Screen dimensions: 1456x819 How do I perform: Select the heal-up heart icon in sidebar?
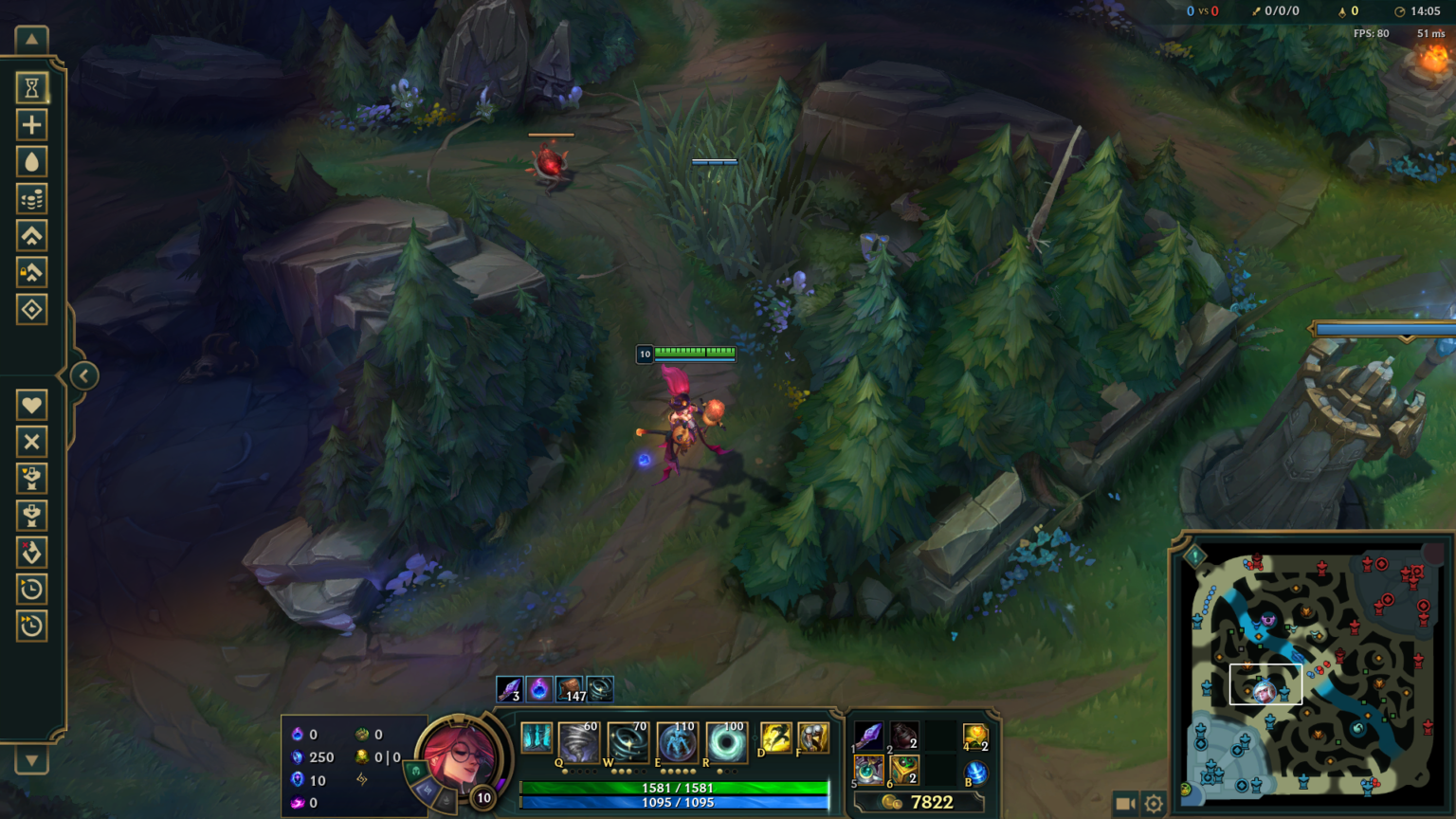click(31, 405)
